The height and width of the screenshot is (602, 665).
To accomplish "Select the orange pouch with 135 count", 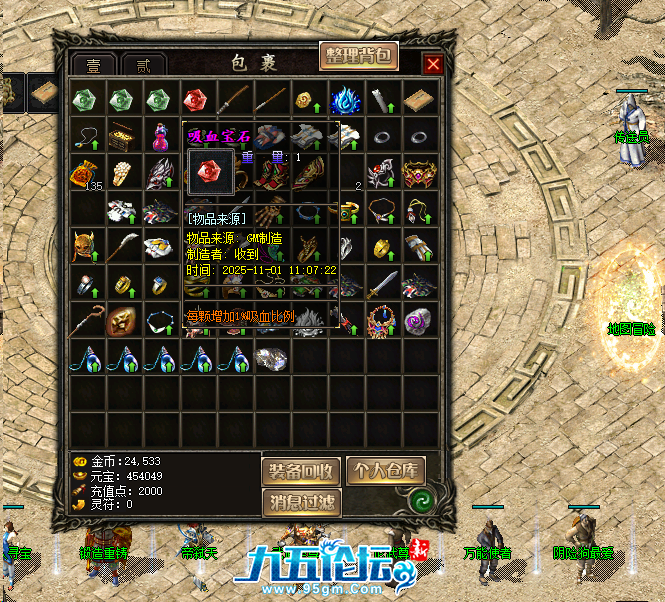I will [x=85, y=174].
